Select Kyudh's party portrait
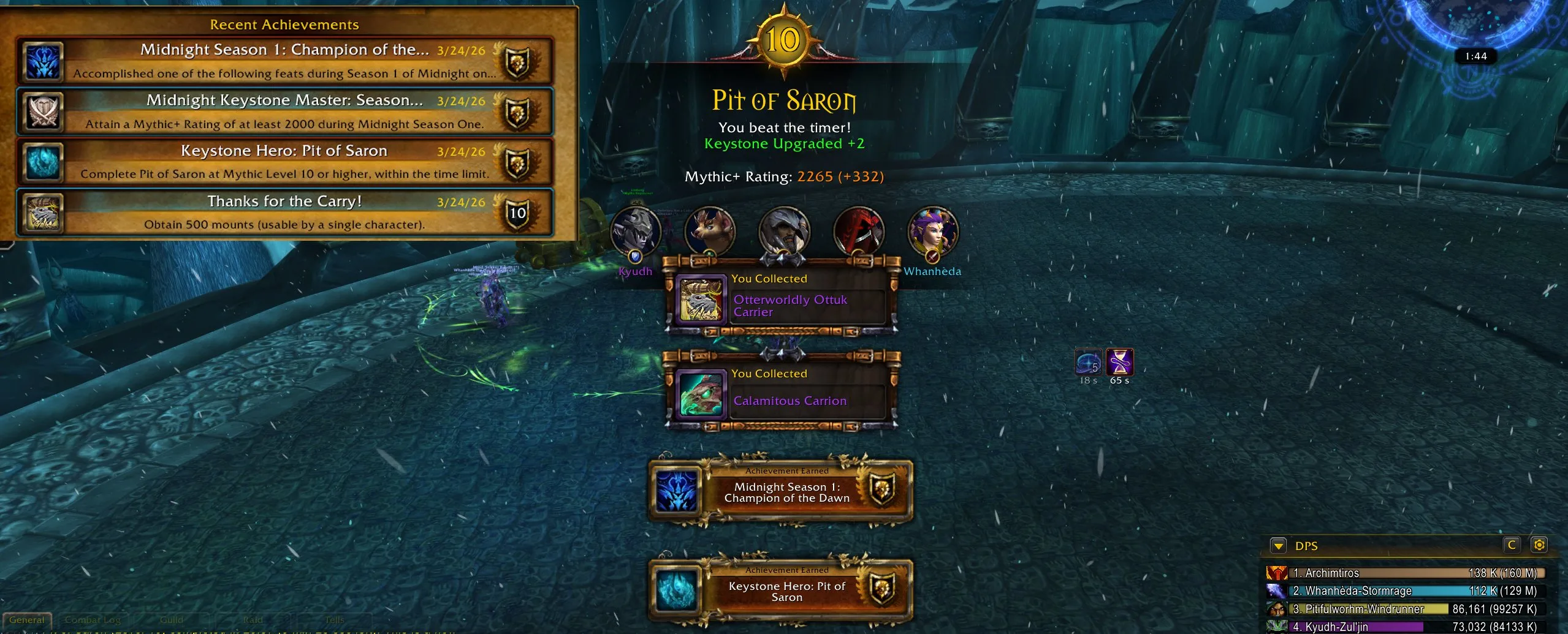This screenshot has height=634, width=1568. tap(636, 232)
